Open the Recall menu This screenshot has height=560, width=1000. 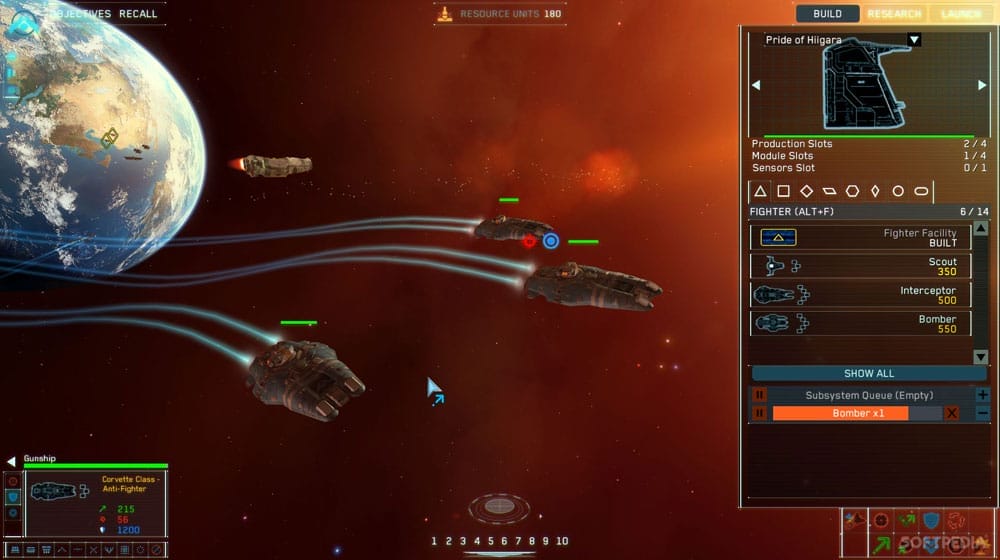click(x=138, y=14)
